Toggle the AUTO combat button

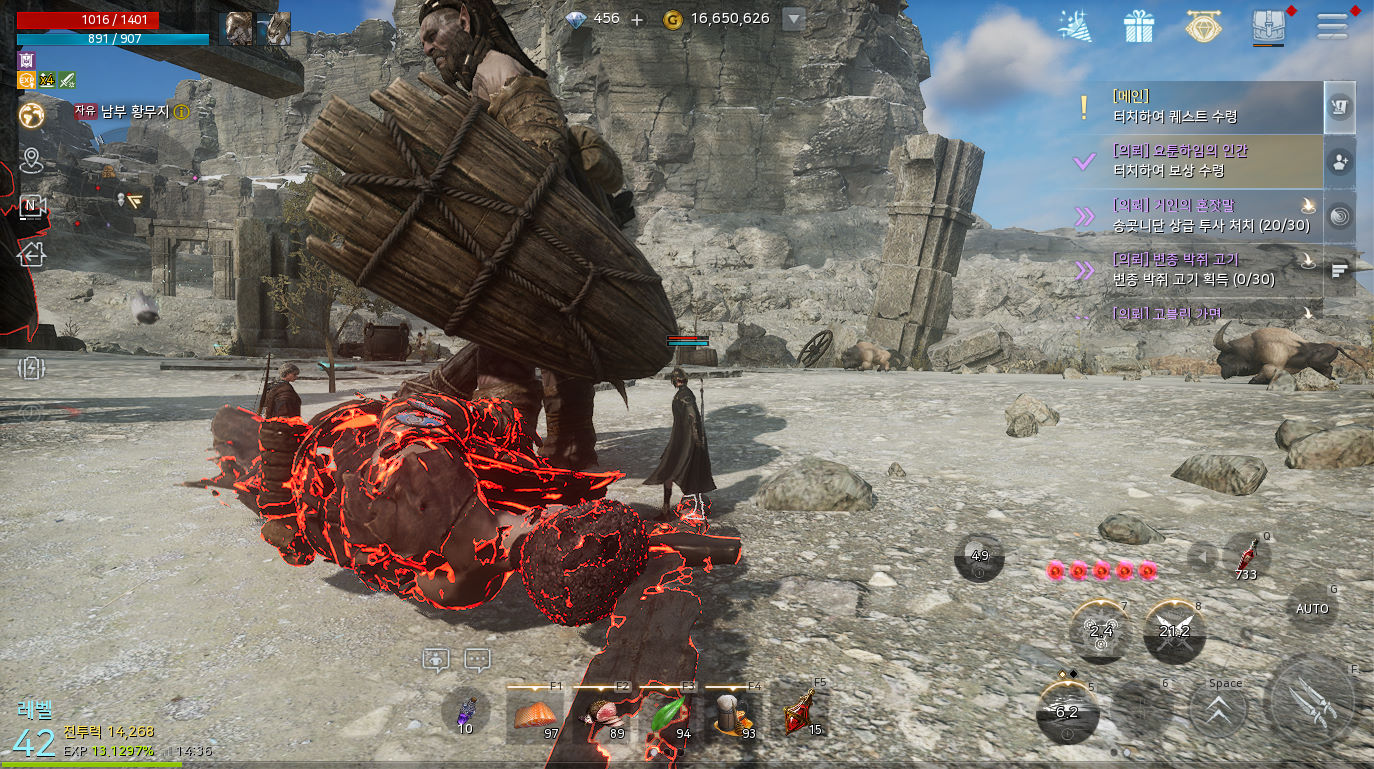tap(1312, 608)
